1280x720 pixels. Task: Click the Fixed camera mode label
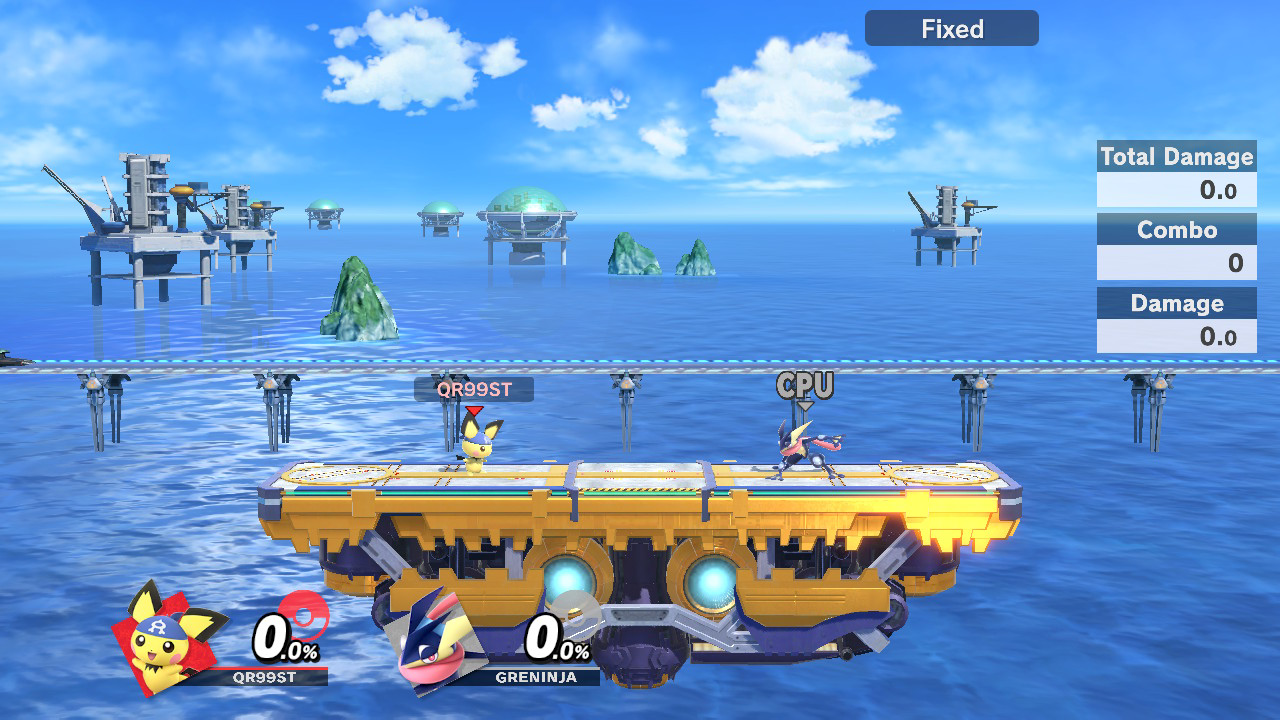click(951, 29)
